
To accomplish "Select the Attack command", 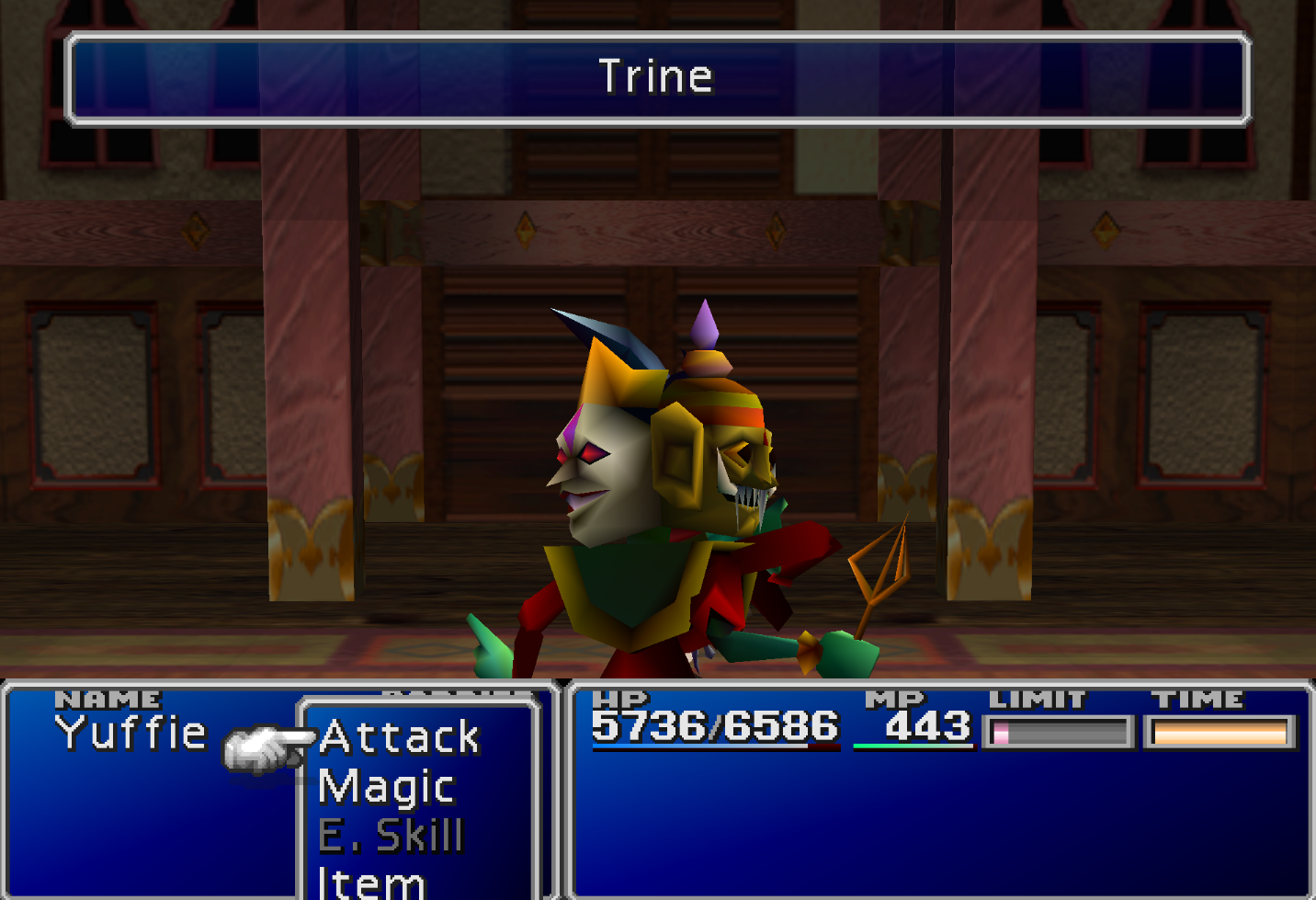I will pyautogui.click(x=399, y=737).
